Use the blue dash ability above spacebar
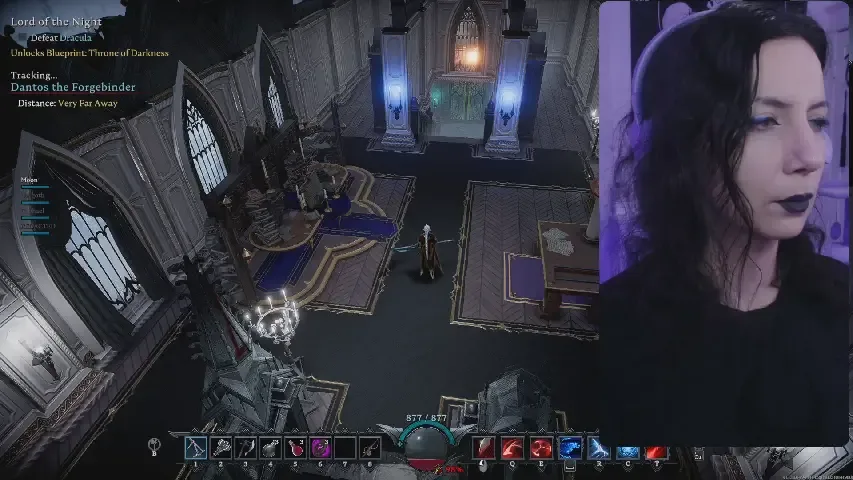Viewport: 853px width, 480px height. (x=570, y=449)
